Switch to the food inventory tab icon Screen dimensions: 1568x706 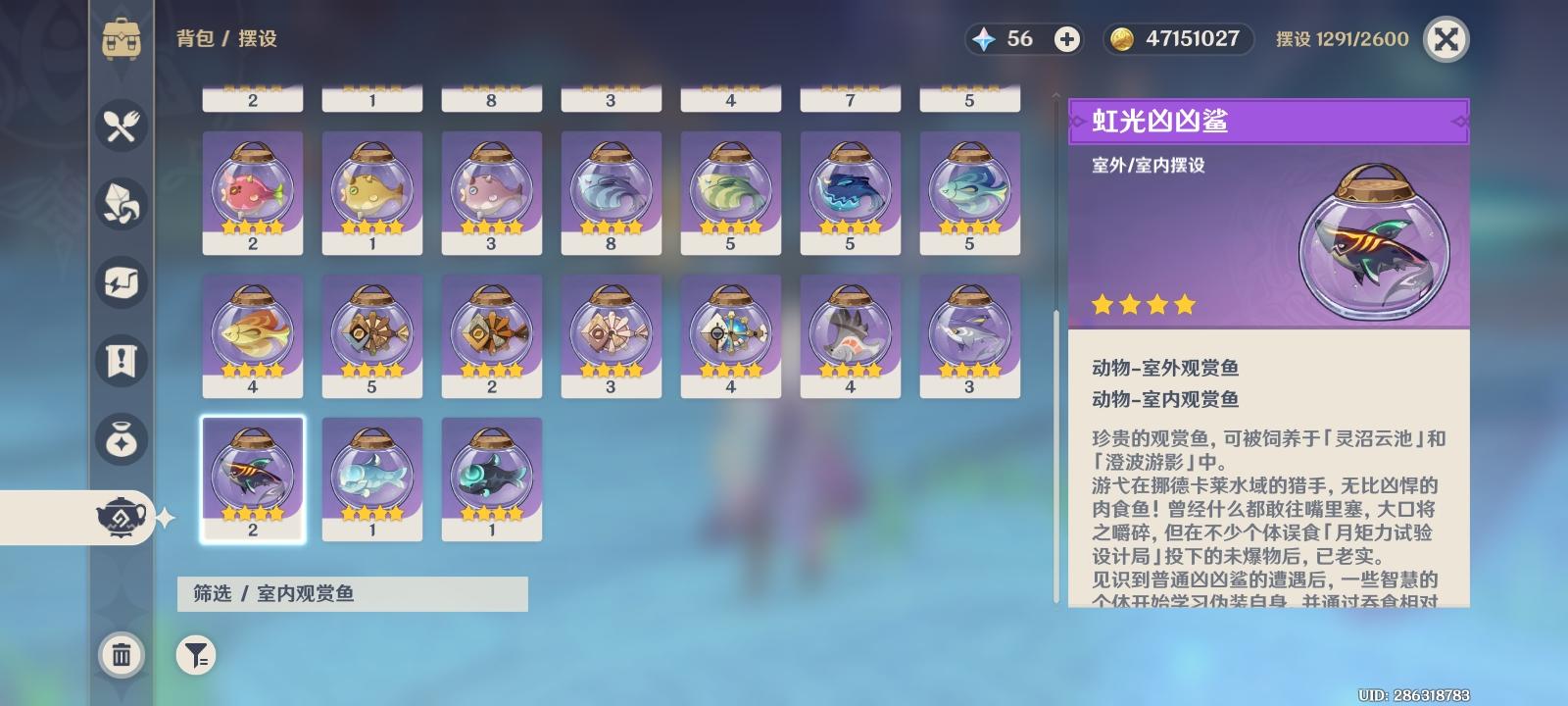(121, 126)
